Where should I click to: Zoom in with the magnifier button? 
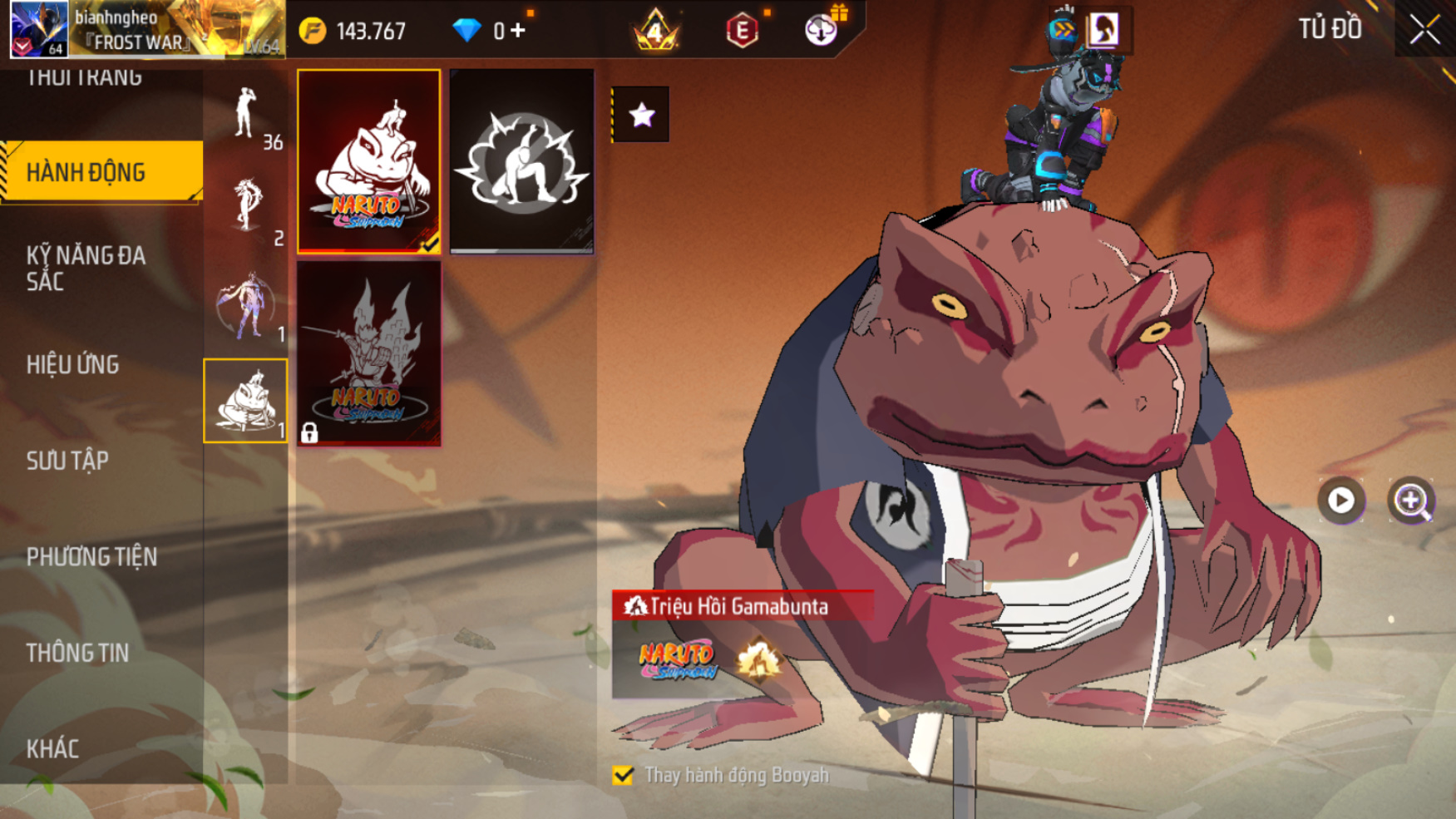[1411, 501]
